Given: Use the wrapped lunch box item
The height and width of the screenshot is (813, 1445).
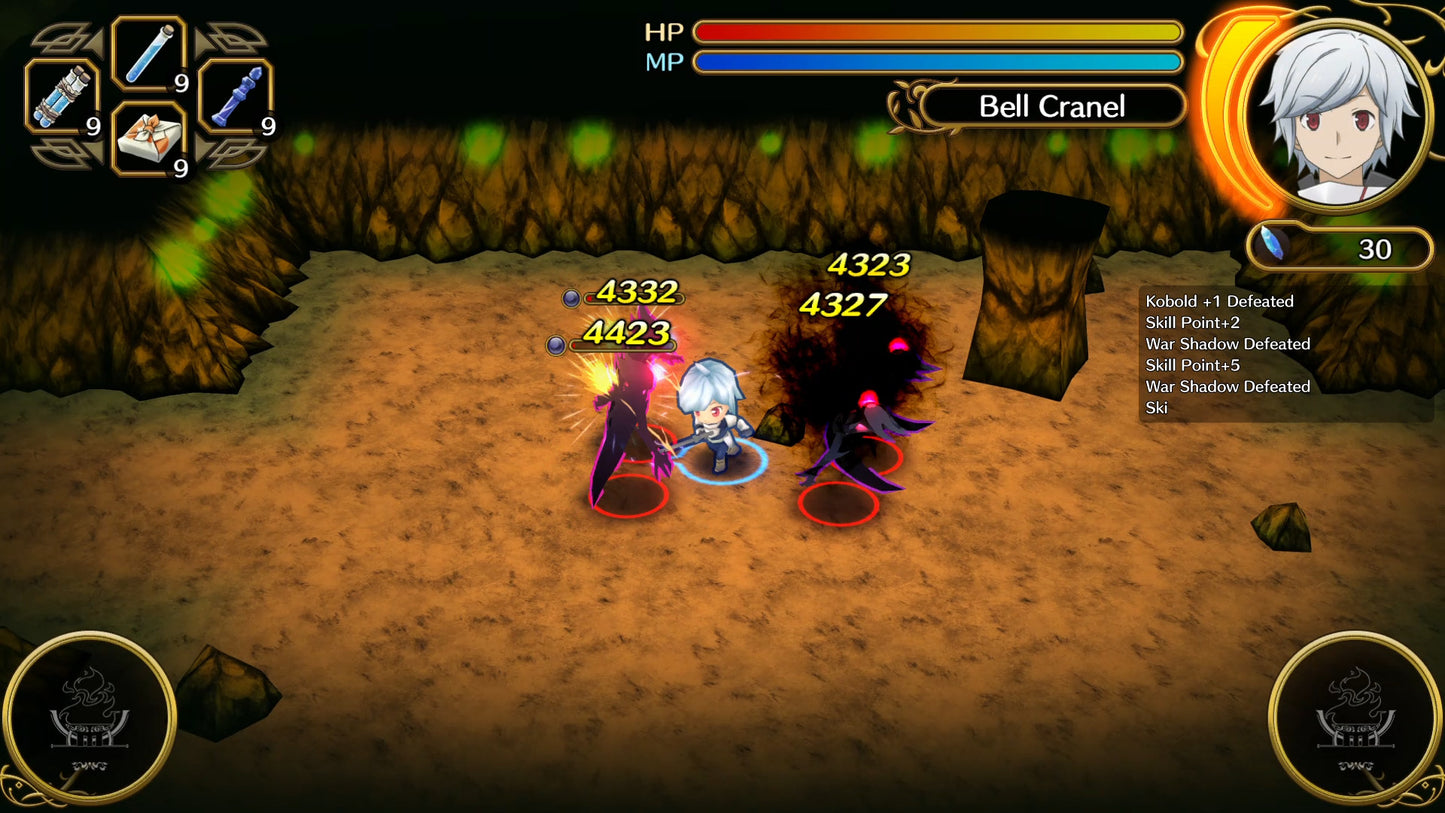Looking at the screenshot, I should [149, 139].
